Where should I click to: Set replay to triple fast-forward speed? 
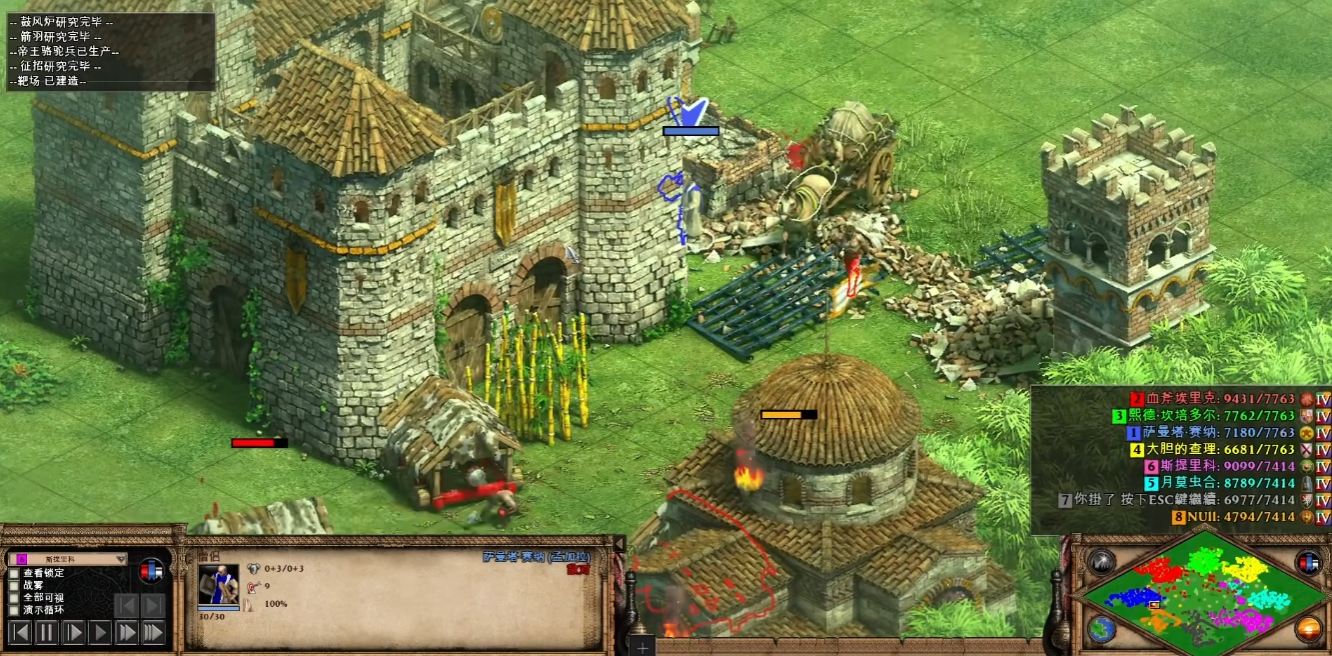[x=152, y=632]
